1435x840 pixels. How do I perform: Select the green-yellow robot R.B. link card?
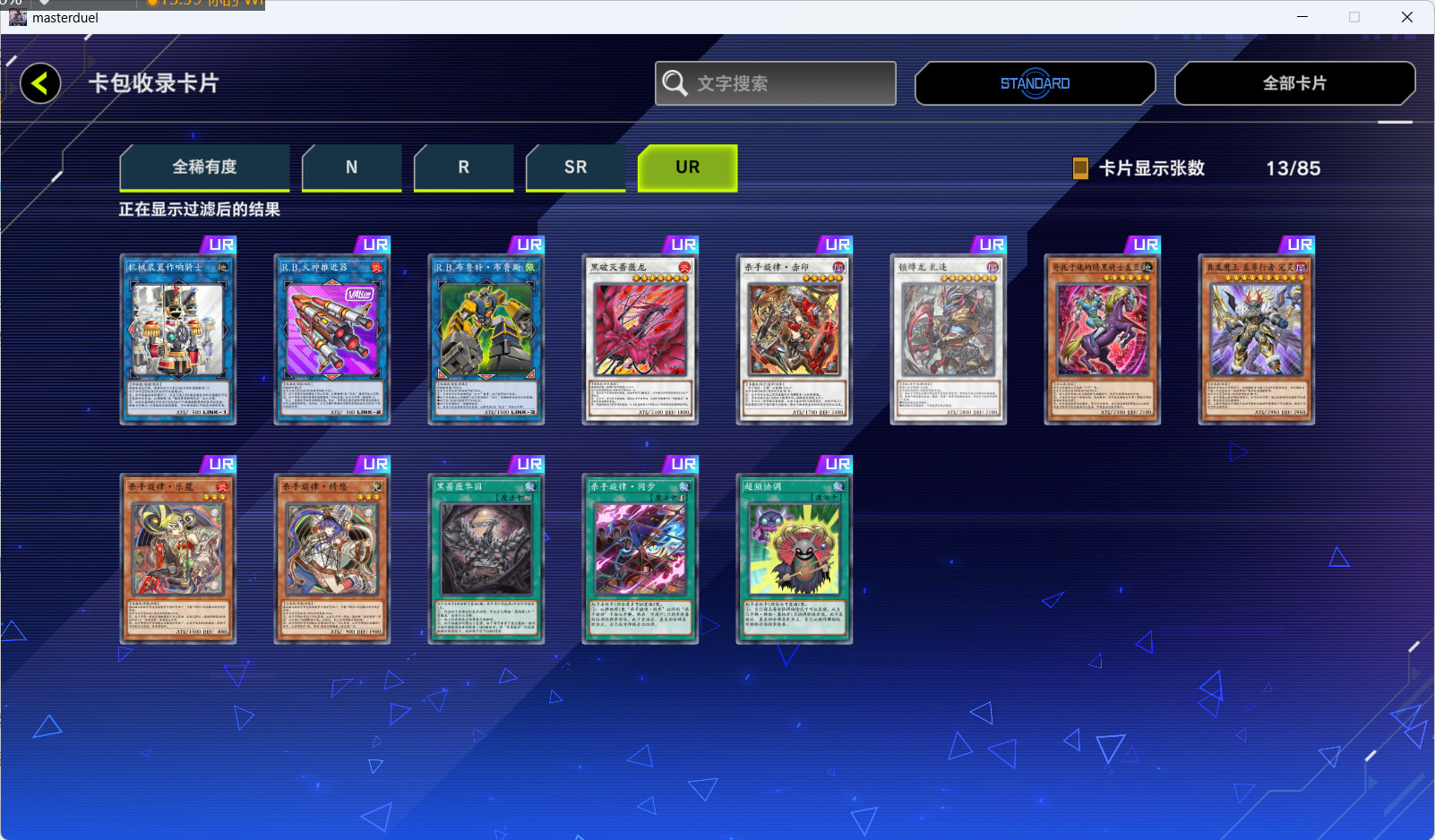pyautogui.click(x=486, y=339)
